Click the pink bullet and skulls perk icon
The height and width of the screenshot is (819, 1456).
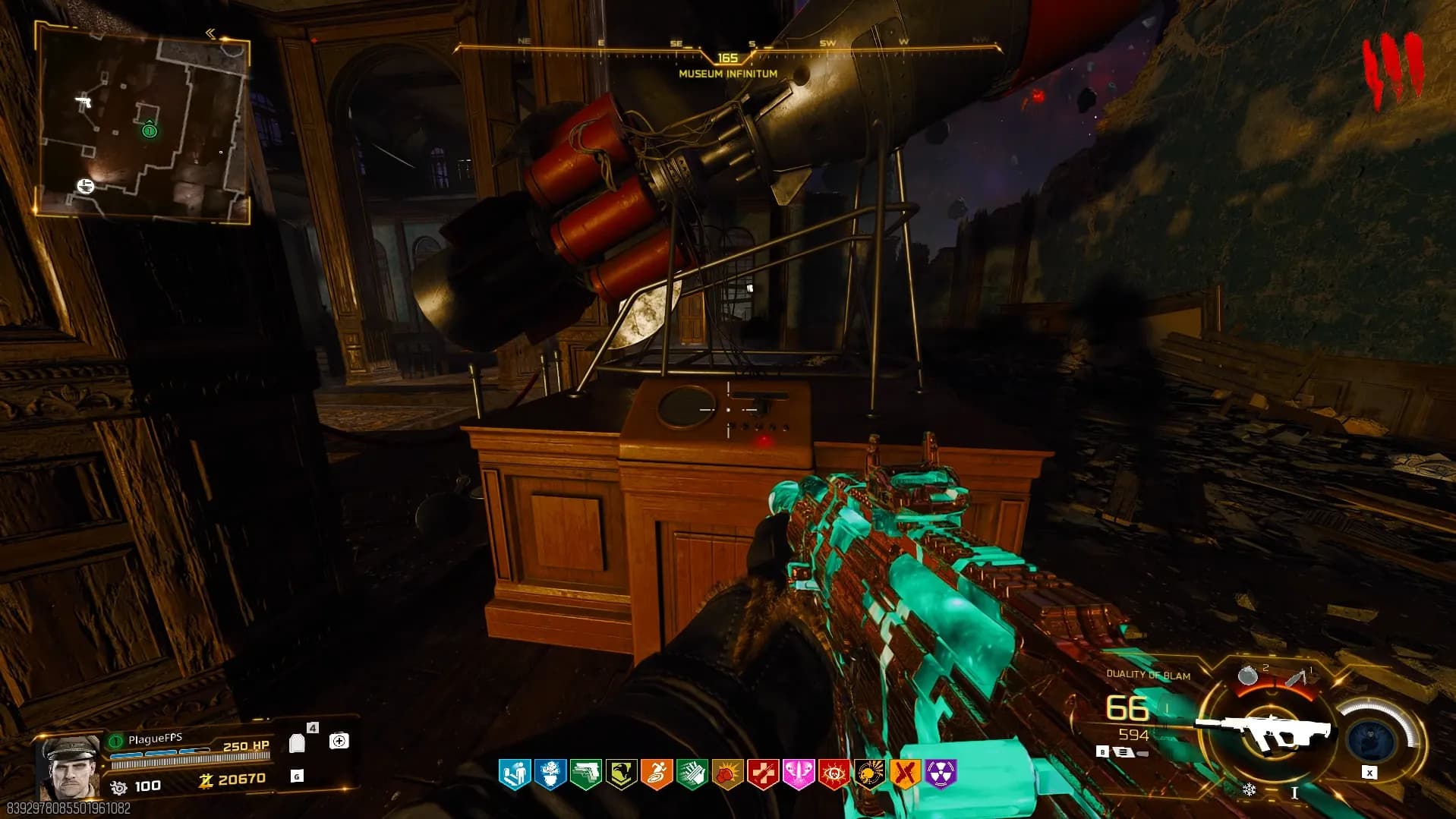pyautogui.click(x=798, y=773)
